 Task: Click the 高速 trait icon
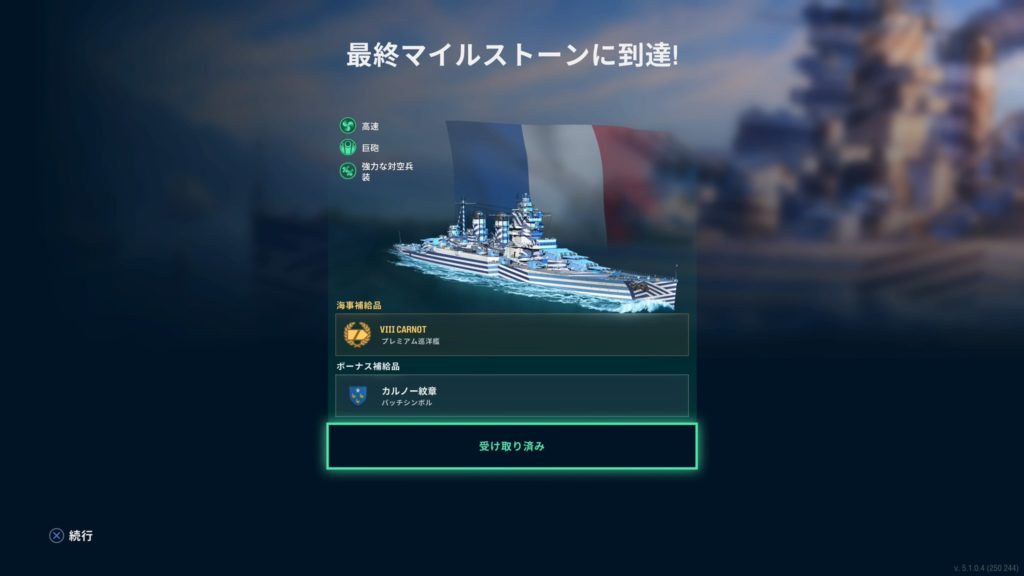(348, 126)
